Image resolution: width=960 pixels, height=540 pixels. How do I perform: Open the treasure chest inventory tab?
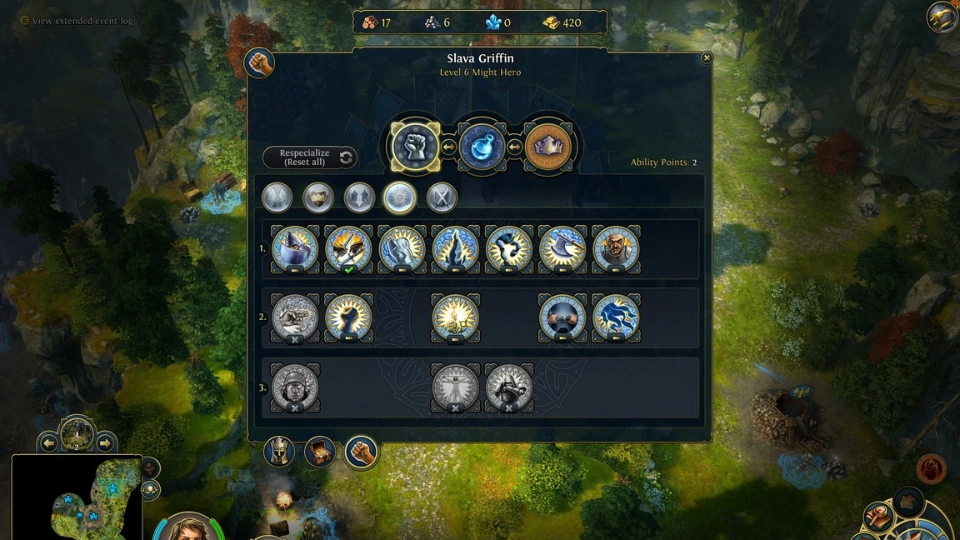[320, 452]
